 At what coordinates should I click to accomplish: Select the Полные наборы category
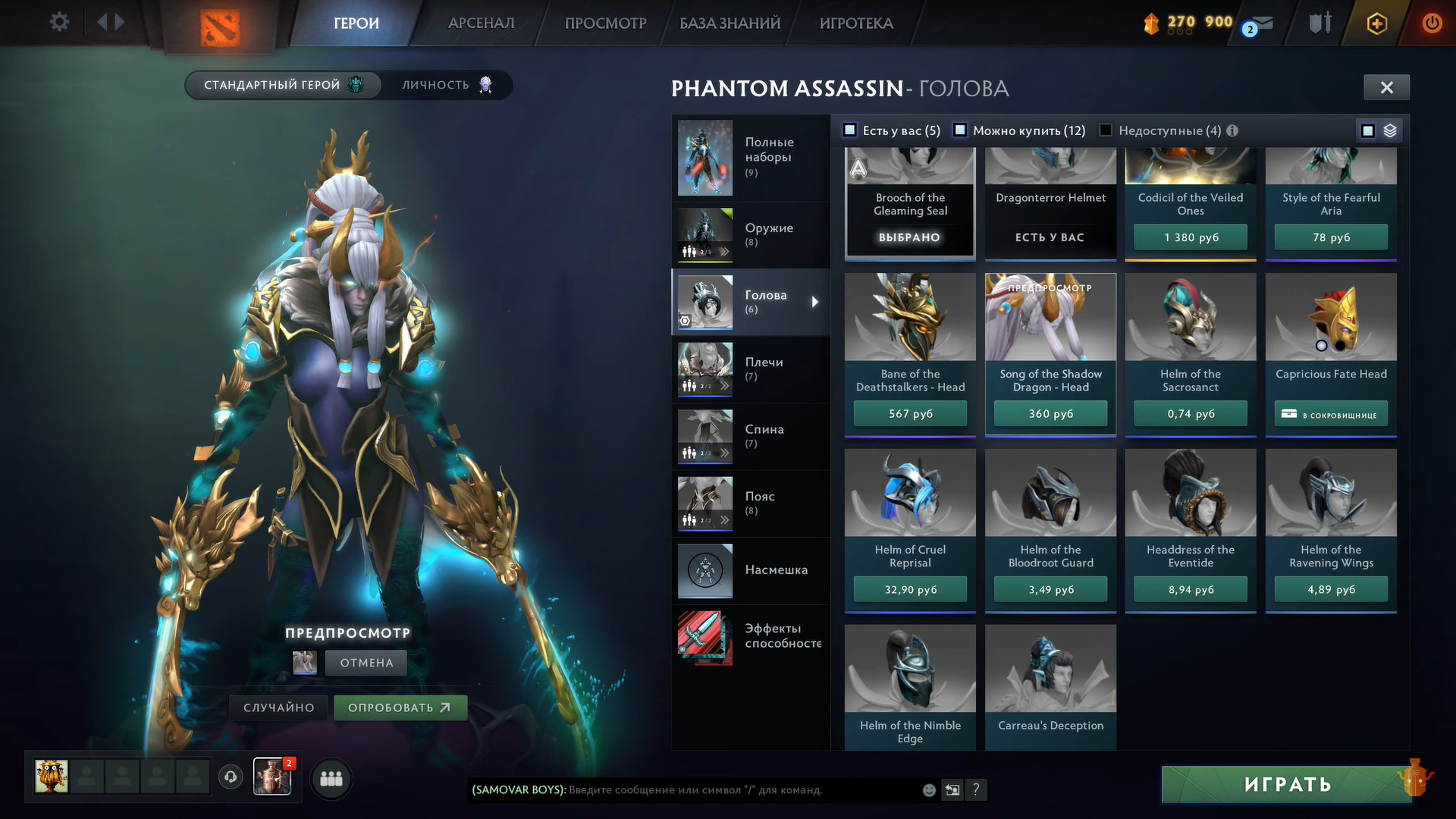click(750, 157)
